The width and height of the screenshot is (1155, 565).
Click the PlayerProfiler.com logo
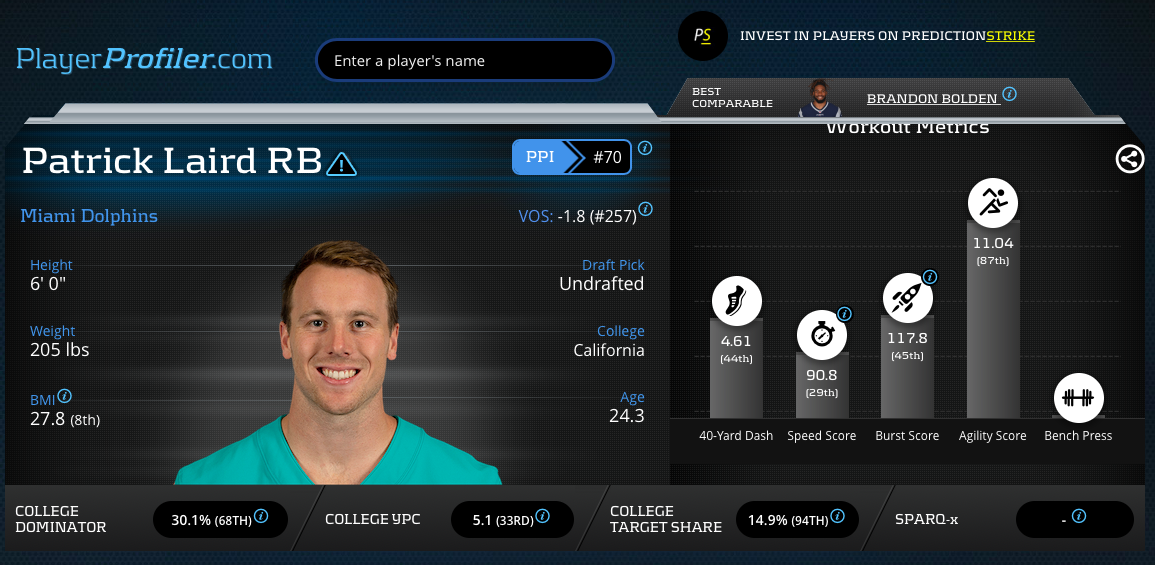pos(144,59)
